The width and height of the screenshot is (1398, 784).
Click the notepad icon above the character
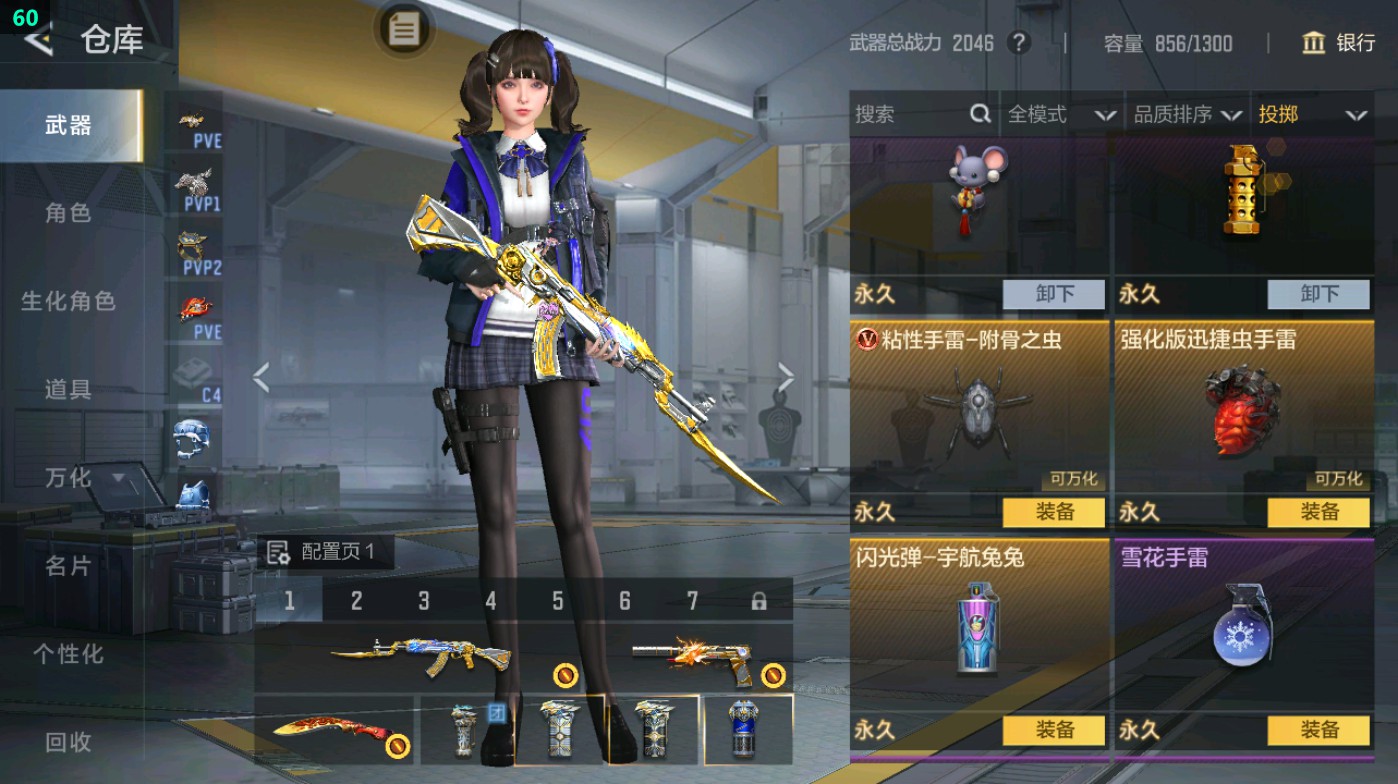404,30
